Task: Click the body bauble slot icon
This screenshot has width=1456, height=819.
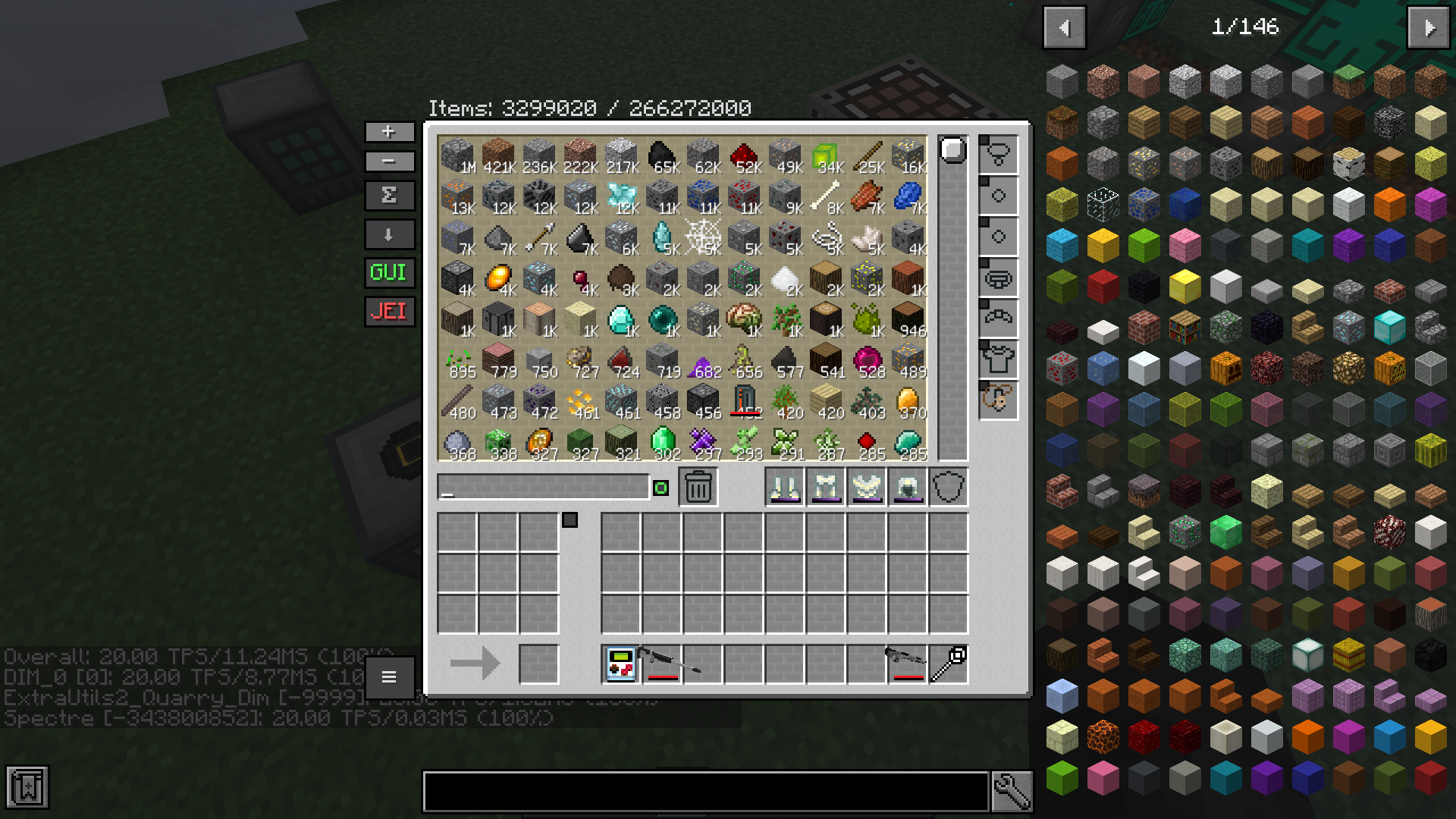Action: pos(997,359)
